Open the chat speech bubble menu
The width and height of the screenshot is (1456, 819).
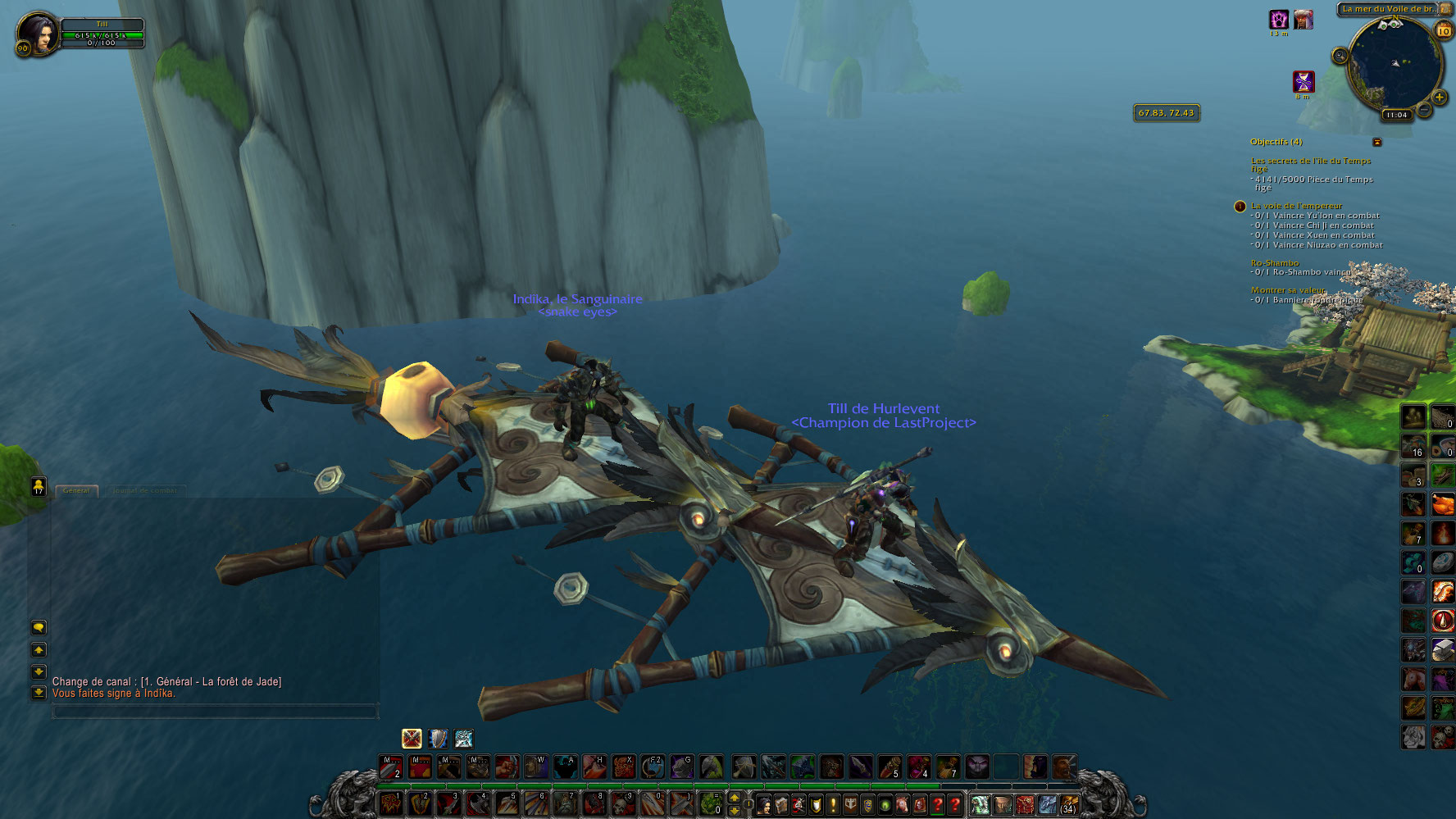click(38, 627)
